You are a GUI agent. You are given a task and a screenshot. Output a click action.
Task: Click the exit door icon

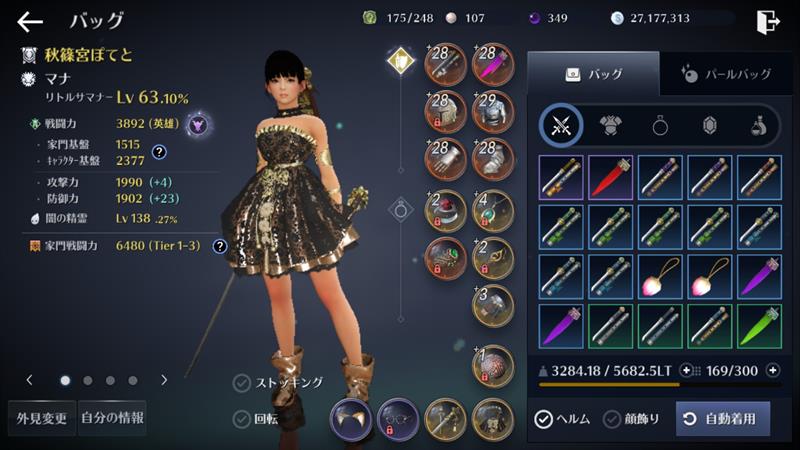[x=768, y=21]
